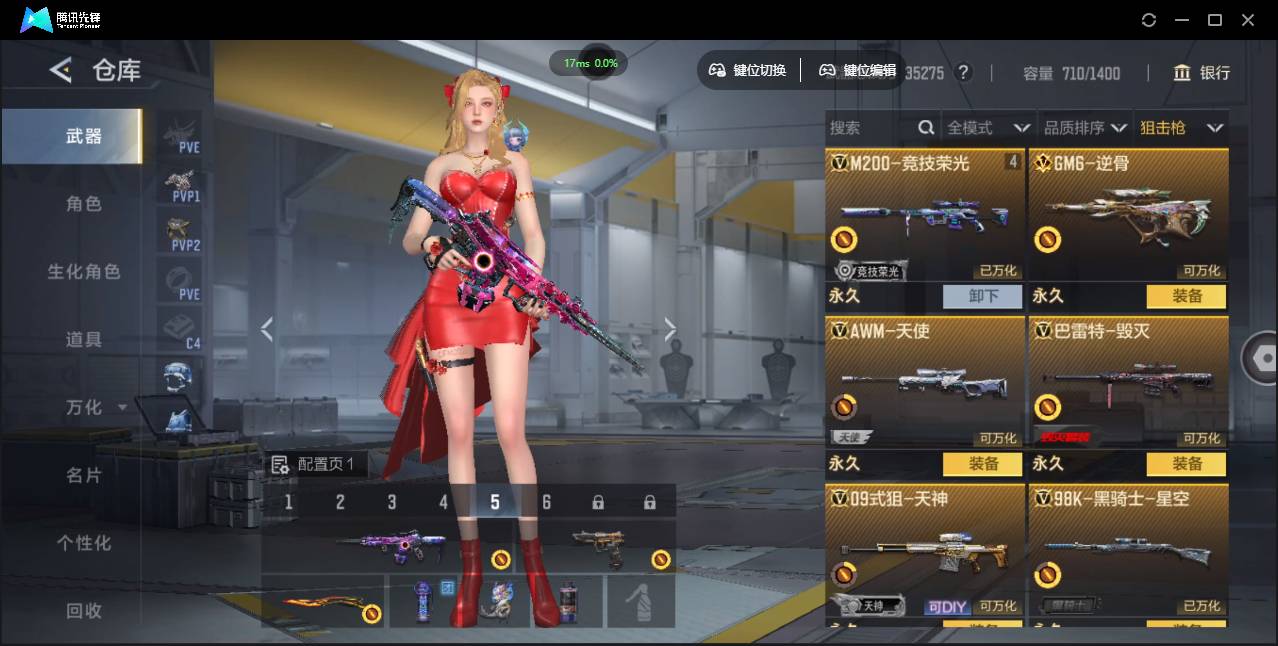Unequip the M200-竞技荣光 with 卸下

[982, 296]
